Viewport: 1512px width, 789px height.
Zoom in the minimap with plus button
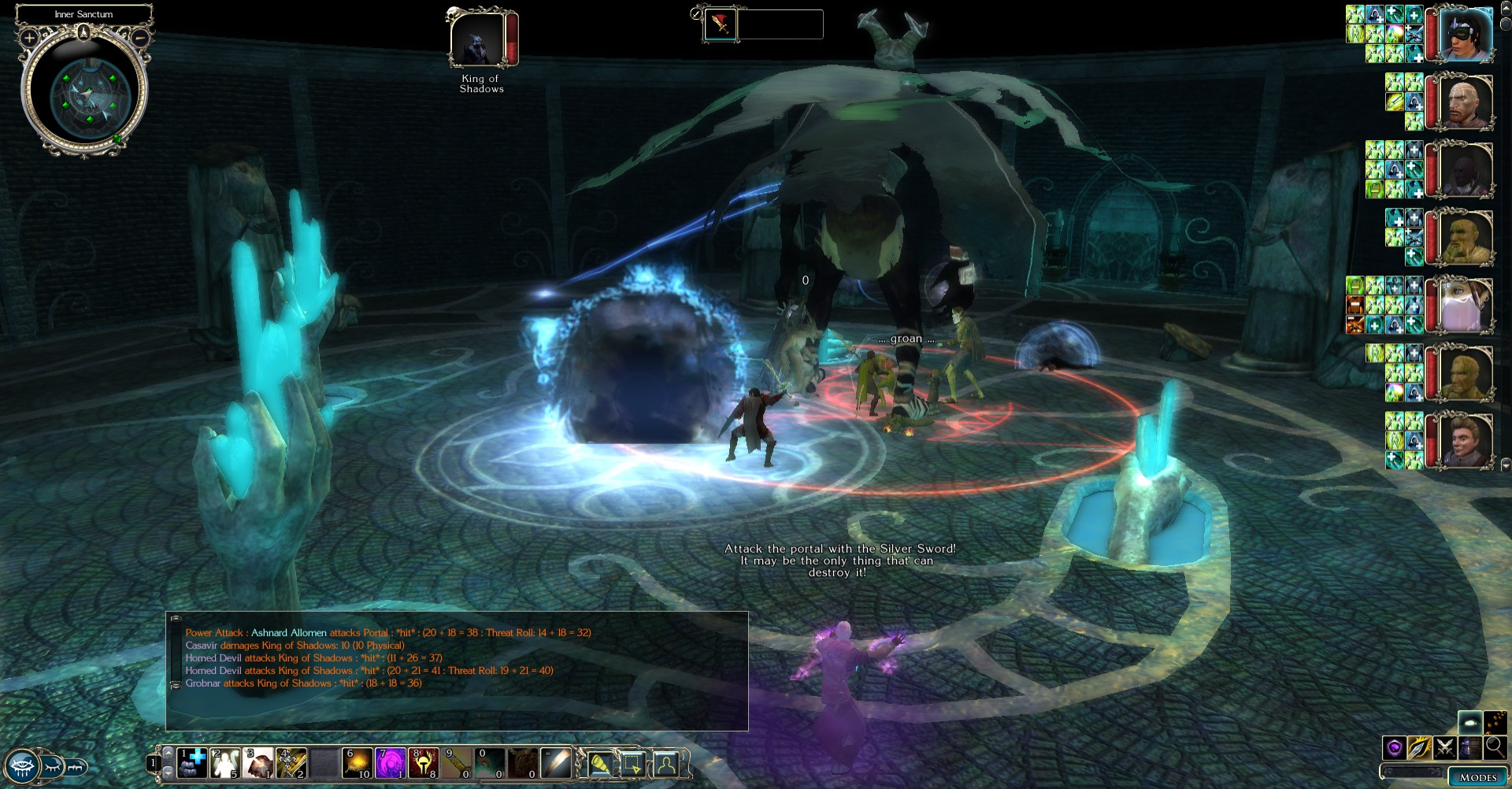click(29, 37)
